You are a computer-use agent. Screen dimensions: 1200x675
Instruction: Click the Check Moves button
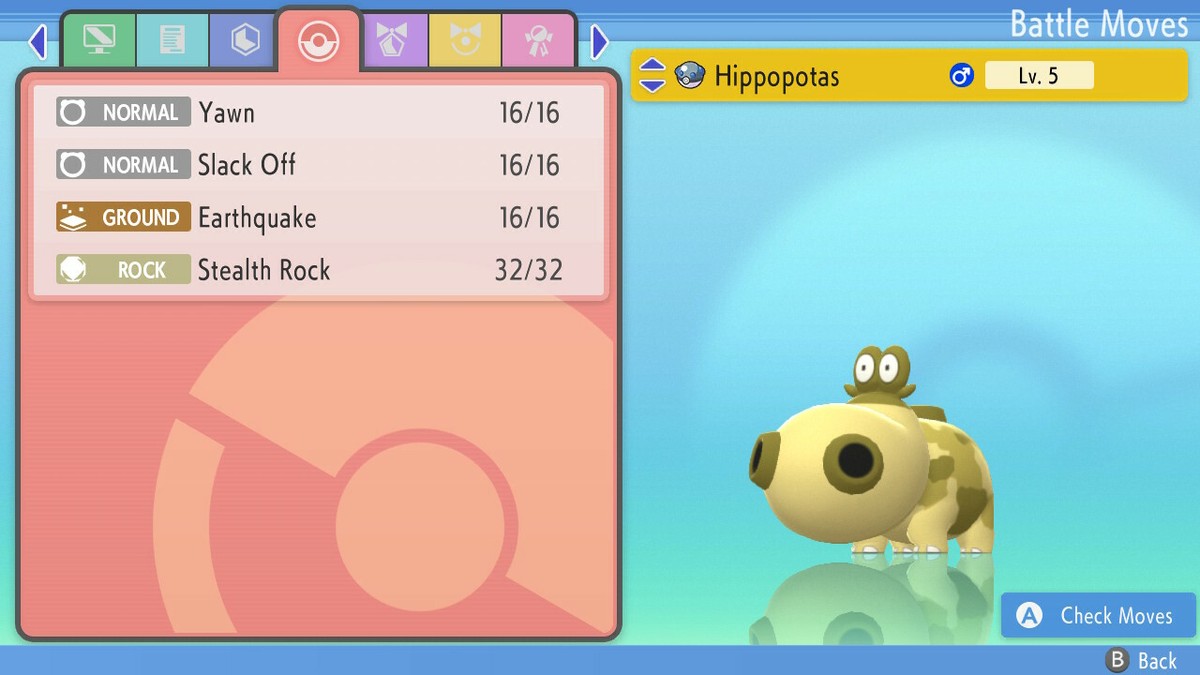[1098, 616]
